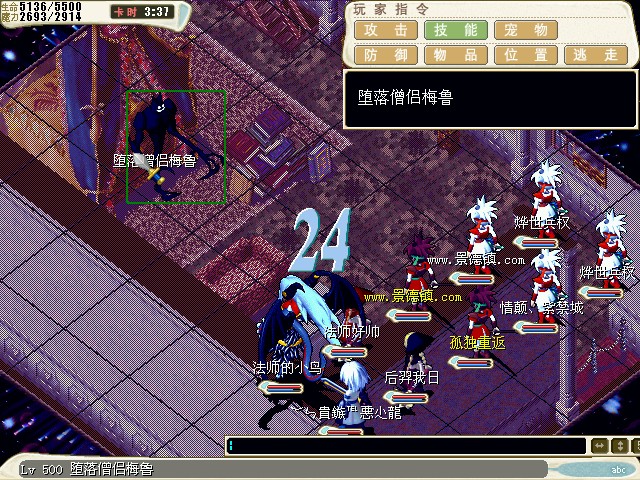
Task: Choose the 攻击 (Attack) command
Action: tap(385, 31)
